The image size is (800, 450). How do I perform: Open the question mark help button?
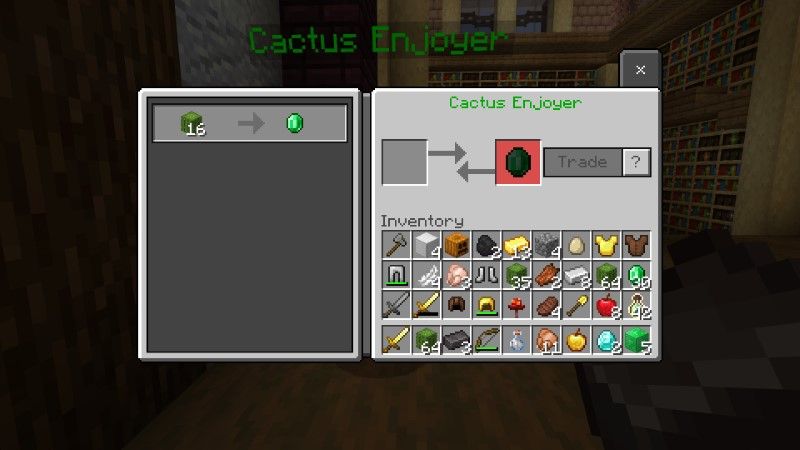(636, 162)
